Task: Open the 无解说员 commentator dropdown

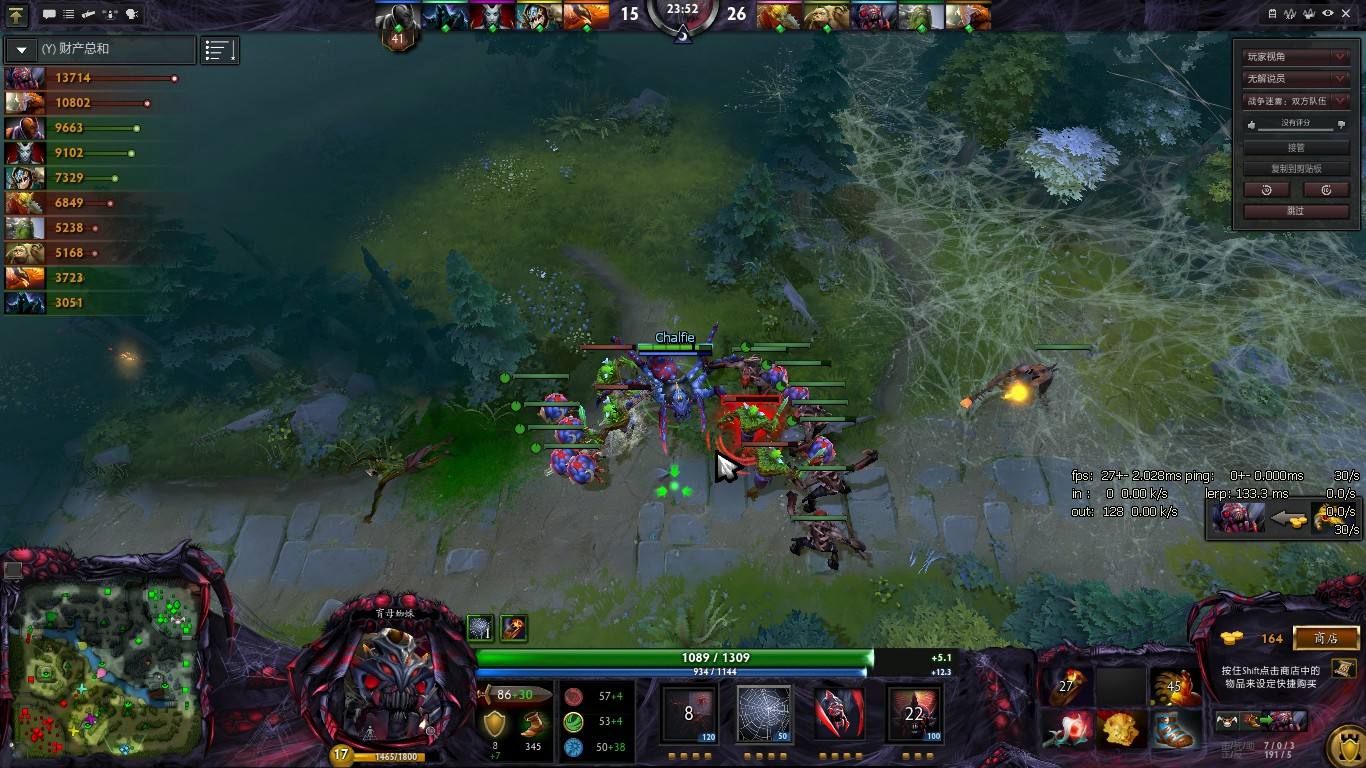Action: tap(1295, 78)
